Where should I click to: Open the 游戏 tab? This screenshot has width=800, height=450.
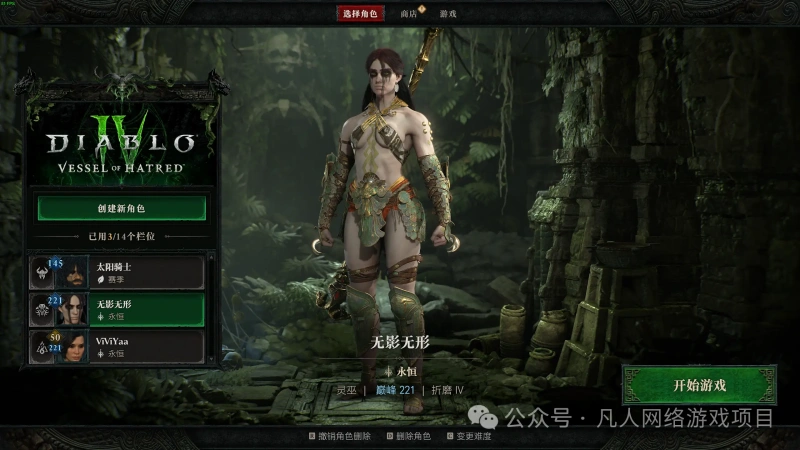(x=446, y=14)
